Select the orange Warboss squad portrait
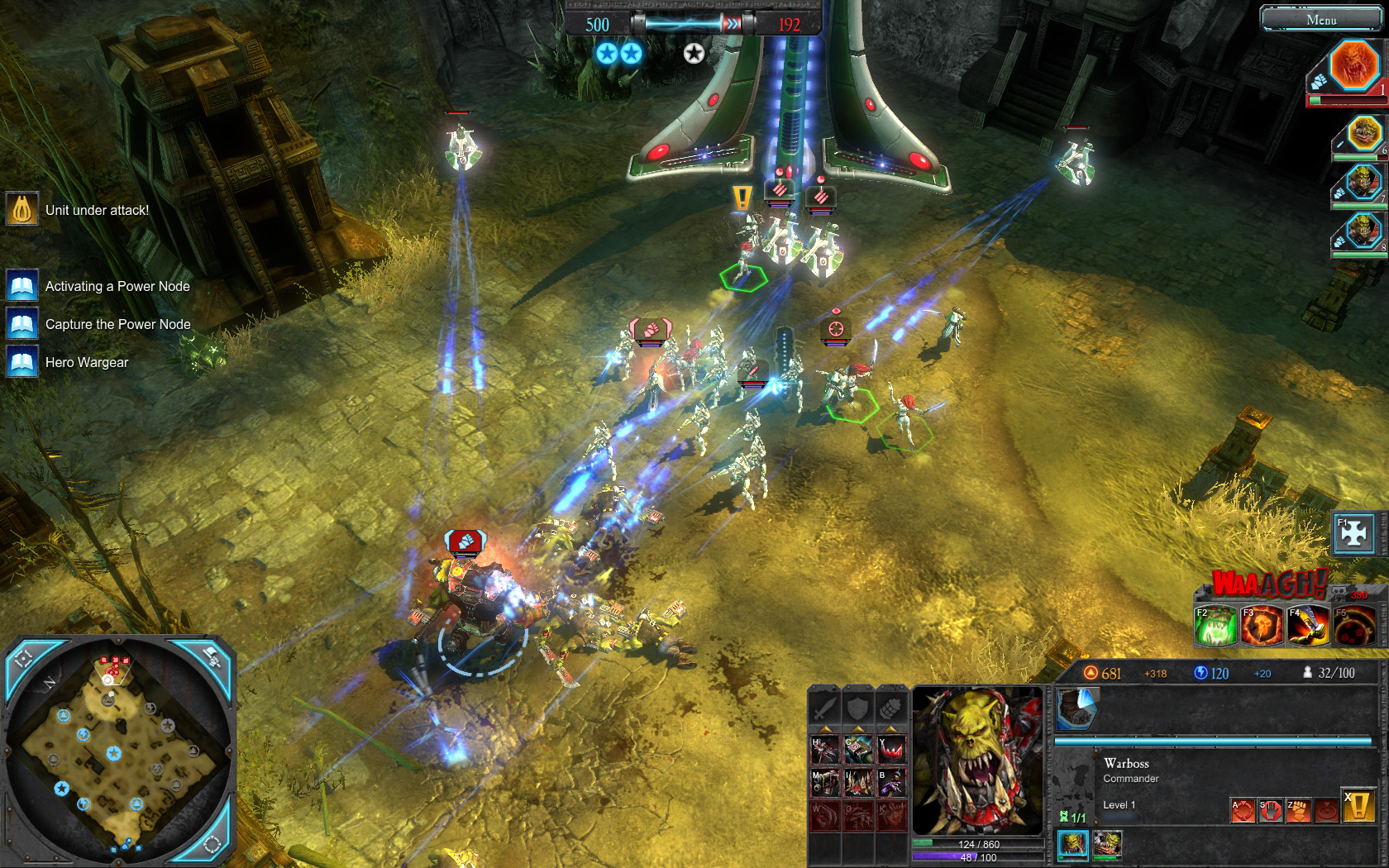The height and width of the screenshot is (868, 1389). 1353,65
